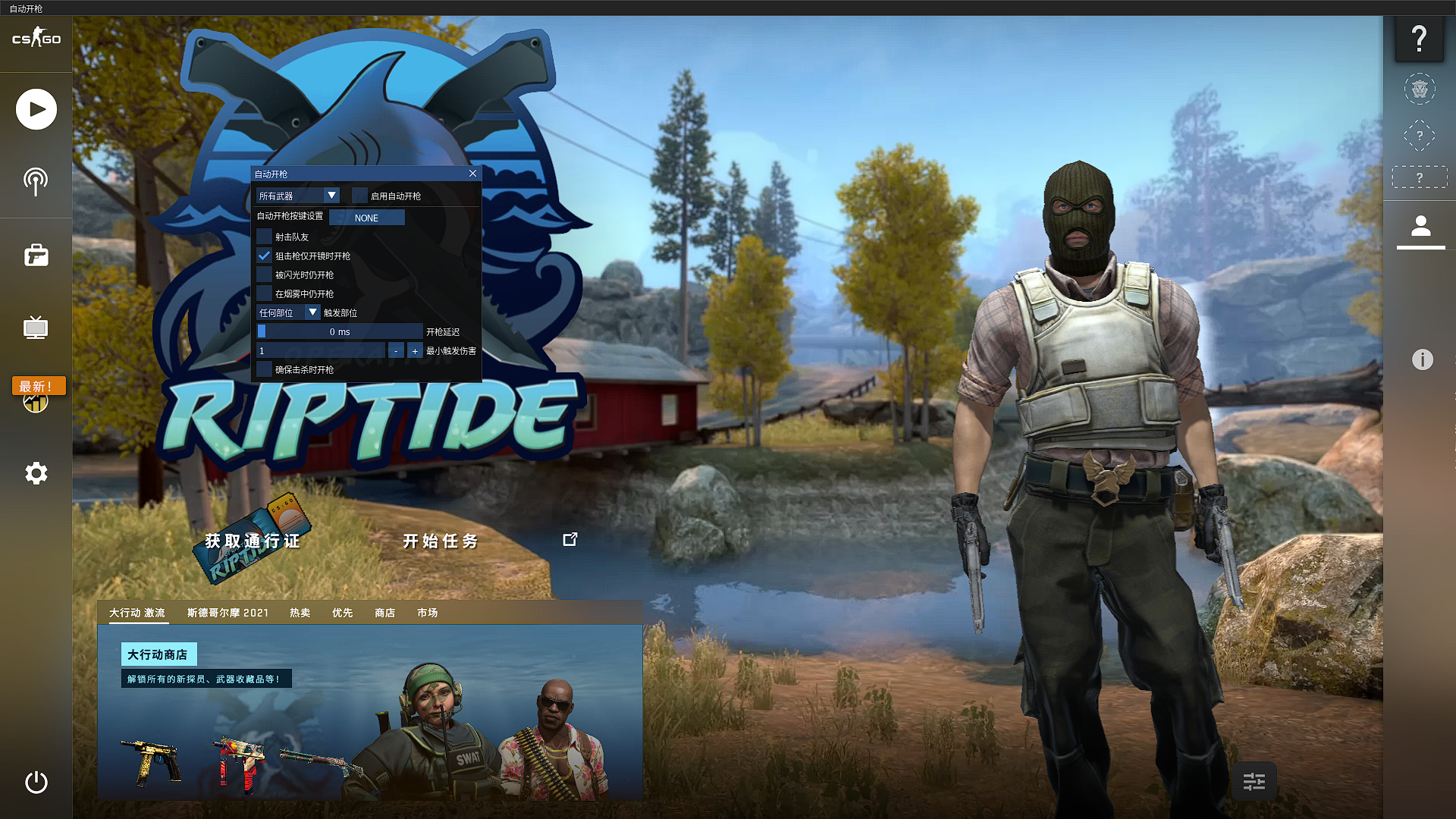Uncheck 狙击枪仅开镜时开枪

263,256
